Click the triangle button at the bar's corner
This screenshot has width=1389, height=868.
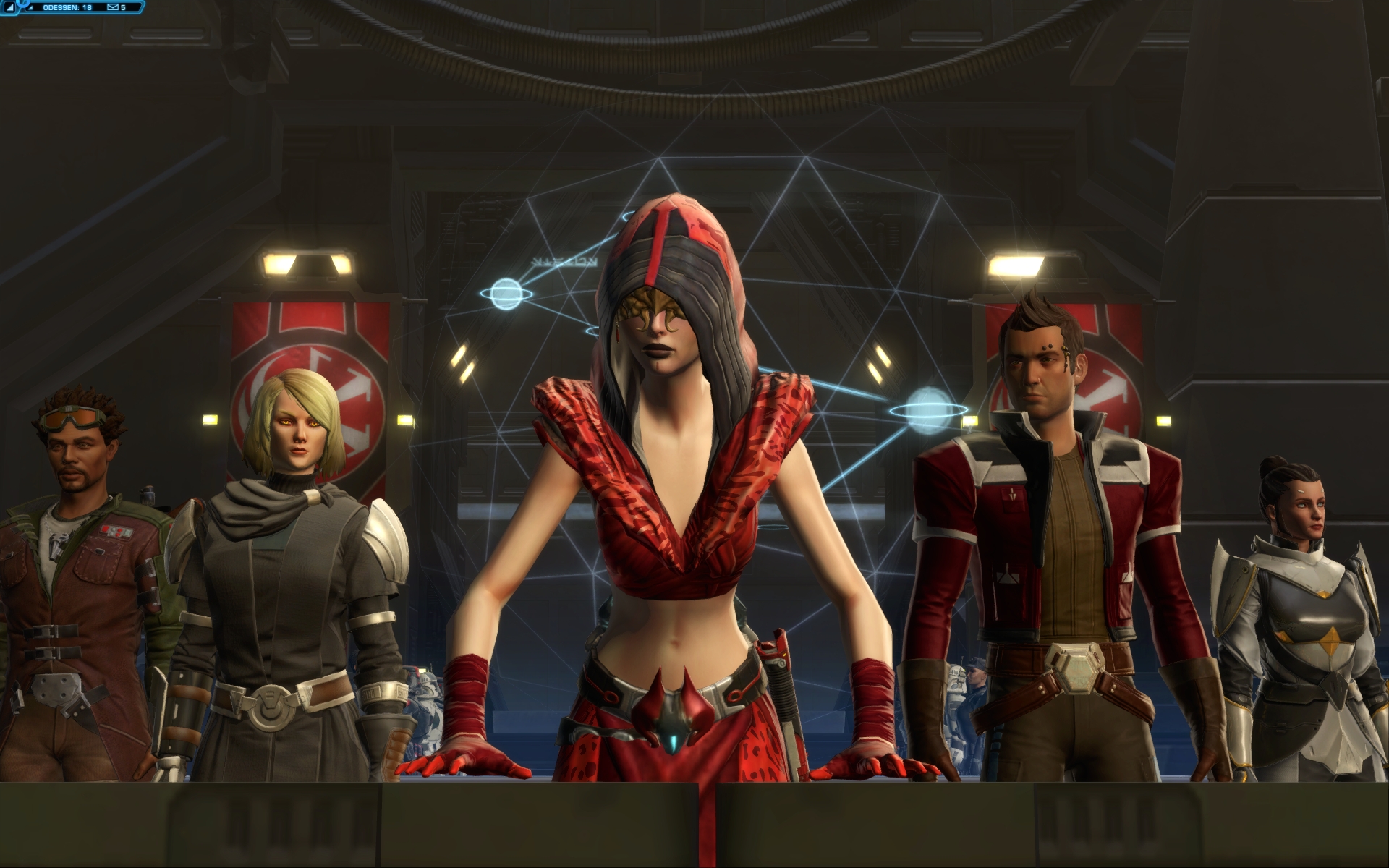click(9, 7)
